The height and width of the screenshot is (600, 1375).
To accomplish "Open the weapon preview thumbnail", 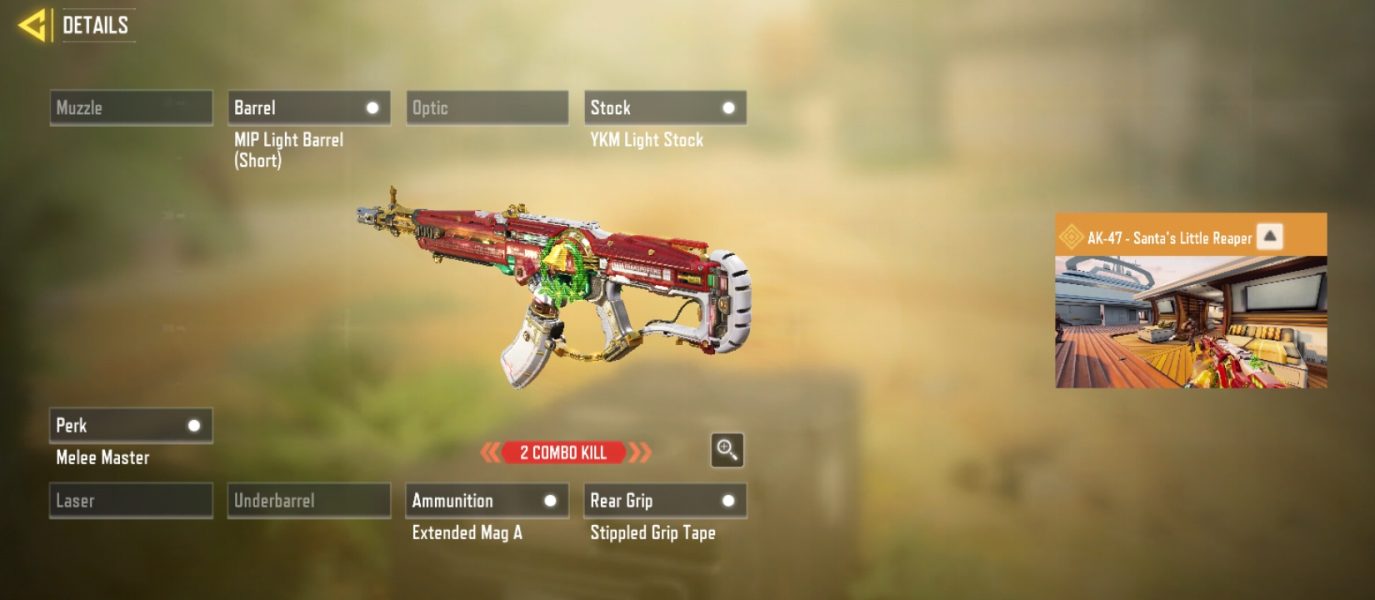I will click(x=1191, y=322).
